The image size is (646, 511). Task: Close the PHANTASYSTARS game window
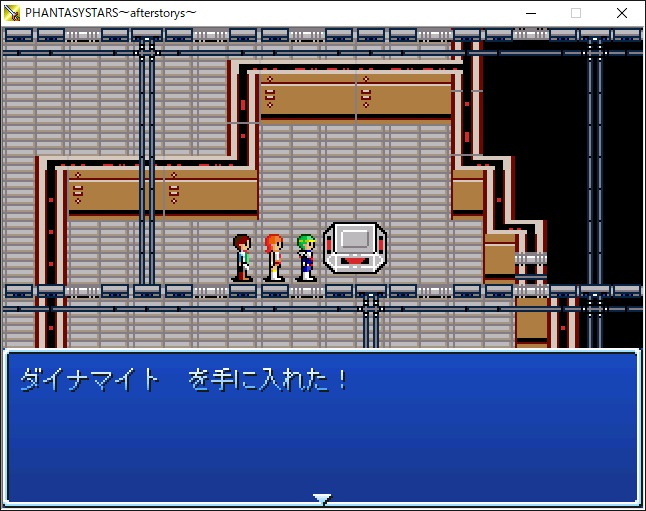[622, 13]
